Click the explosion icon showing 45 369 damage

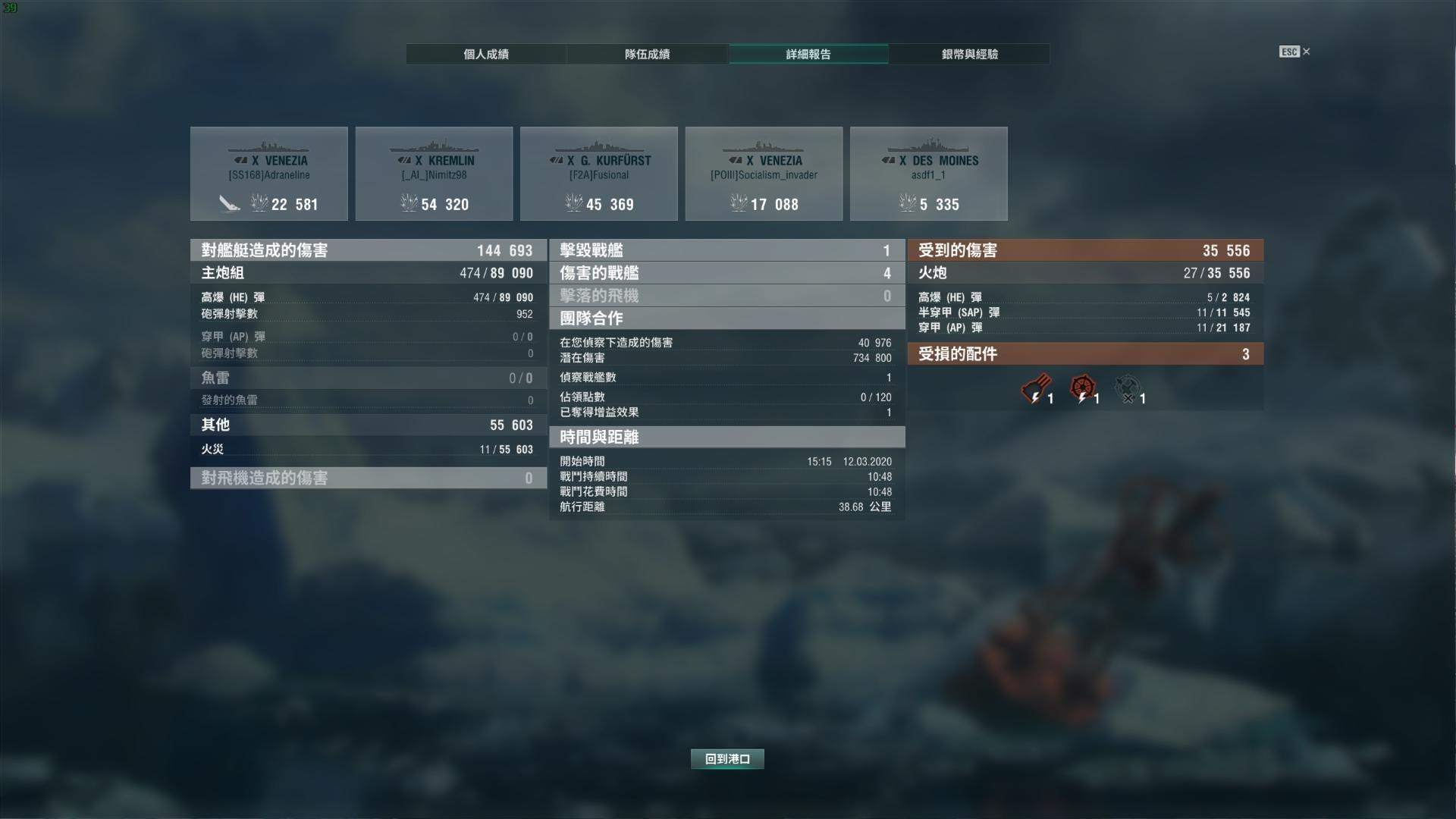pos(573,203)
